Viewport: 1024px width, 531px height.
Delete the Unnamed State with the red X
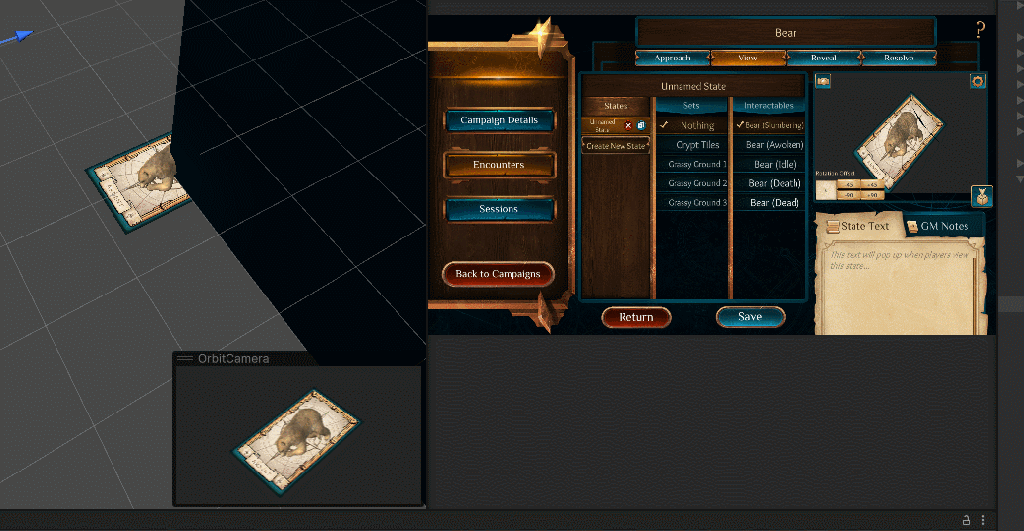pos(628,125)
